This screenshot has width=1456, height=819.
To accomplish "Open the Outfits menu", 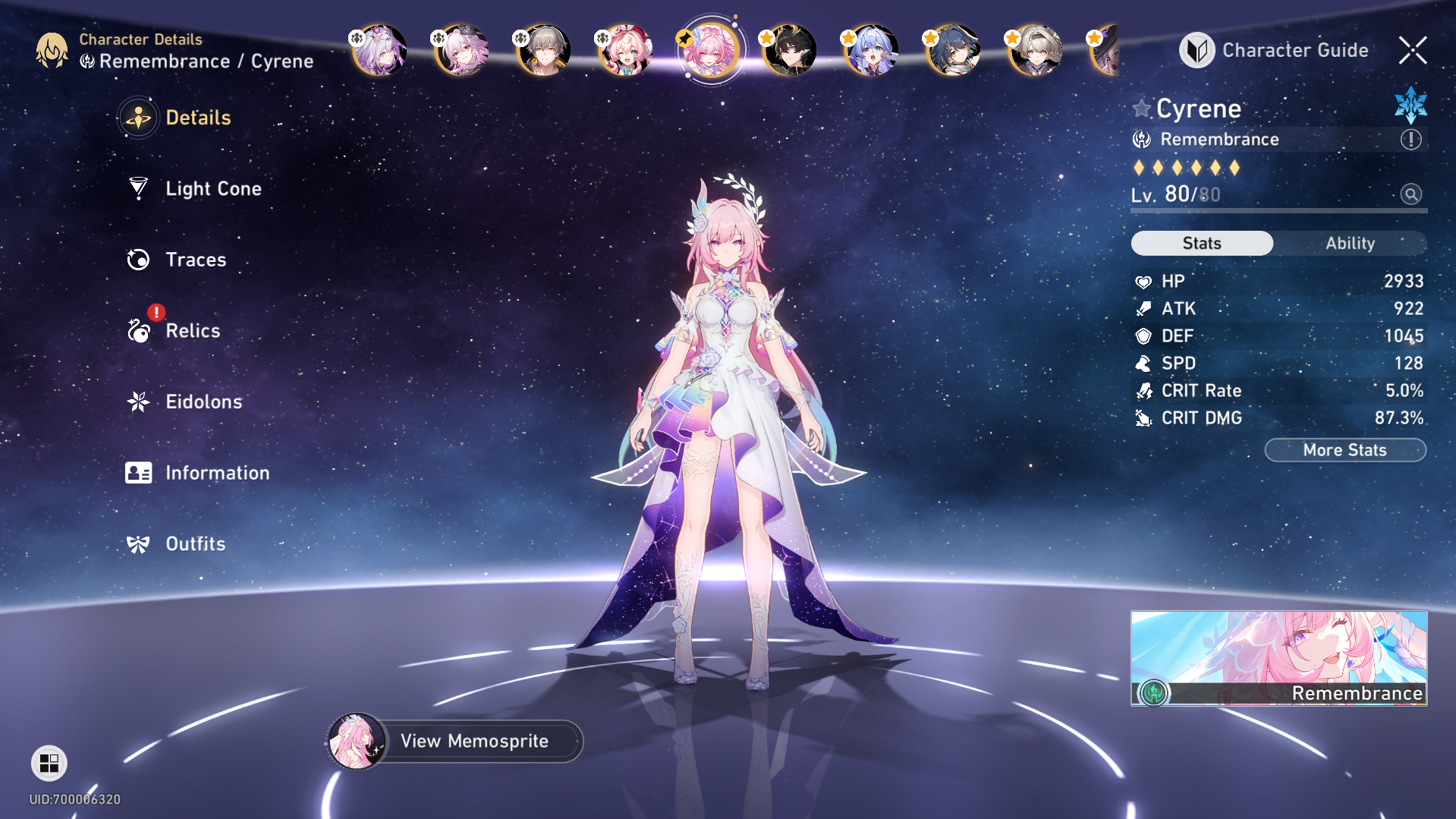I will pyautogui.click(x=195, y=544).
